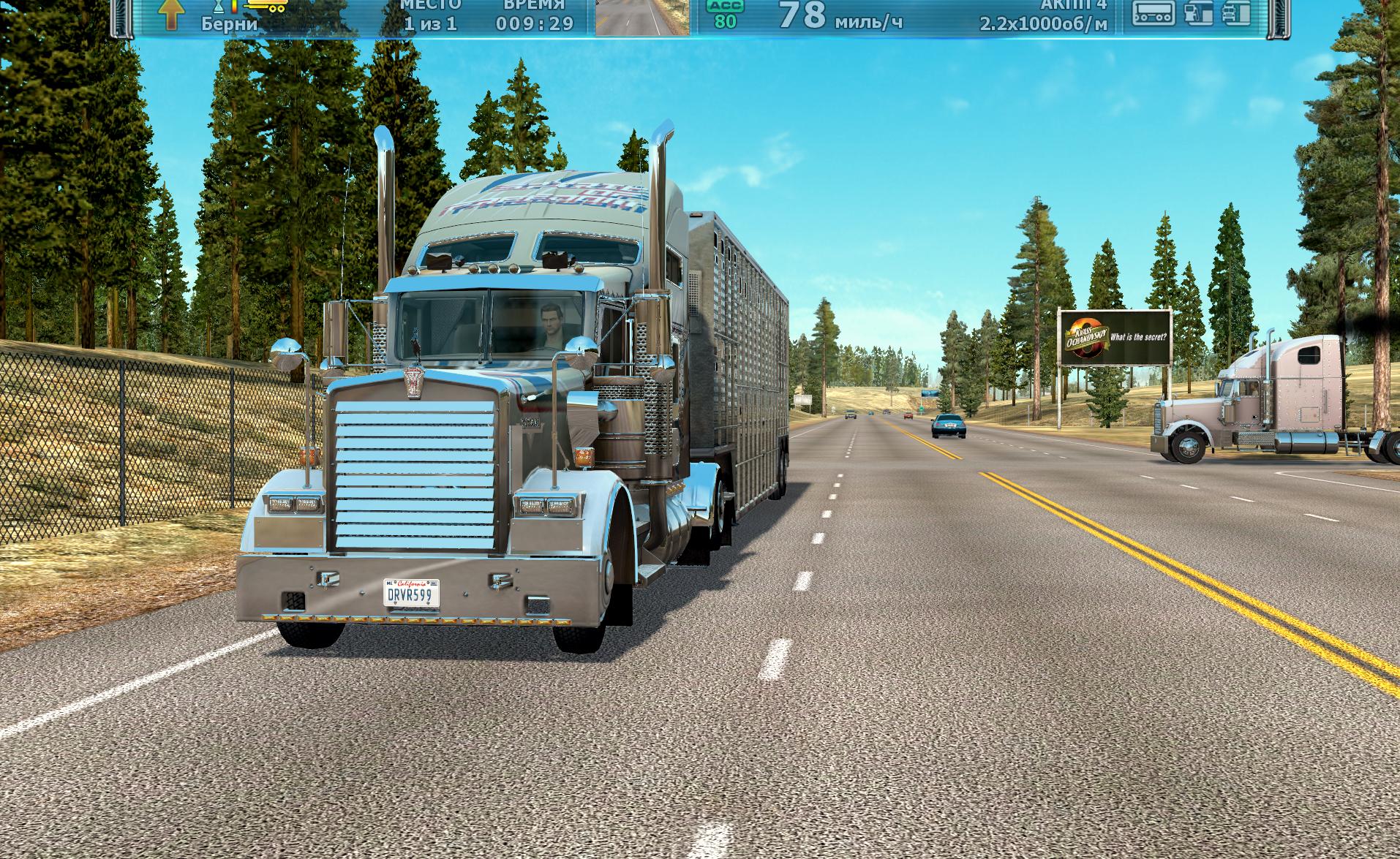
Task: Open the trailer cargo status icon
Action: tap(1154, 13)
